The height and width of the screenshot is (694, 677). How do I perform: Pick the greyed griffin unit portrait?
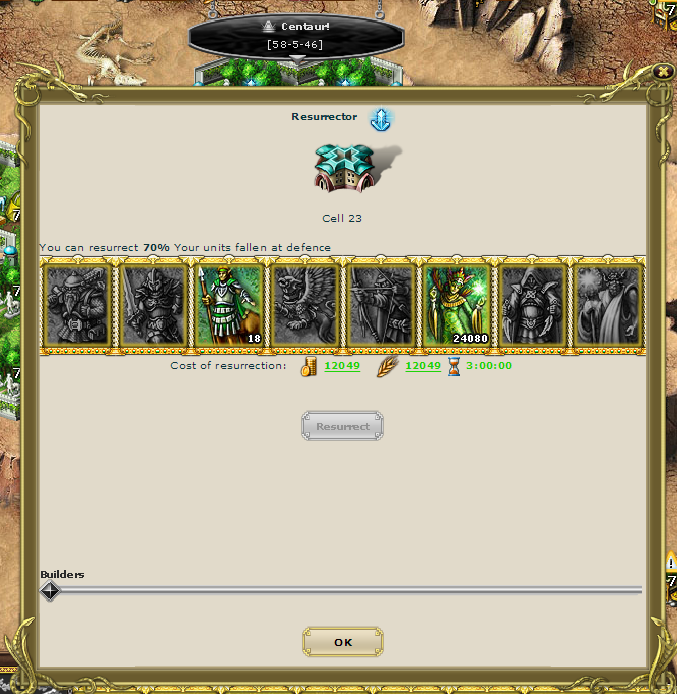304,305
